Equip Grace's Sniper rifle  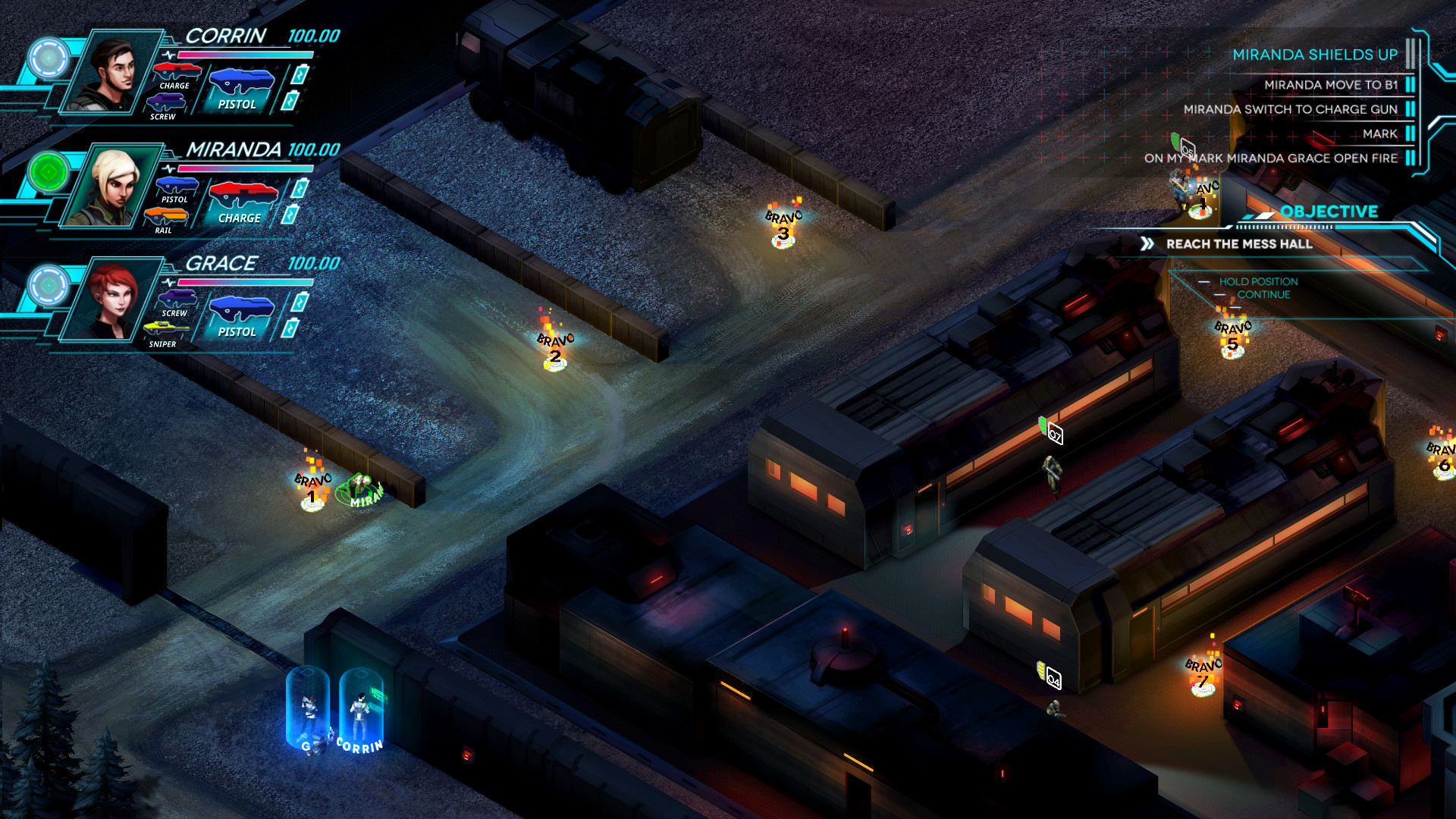[x=167, y=328]
